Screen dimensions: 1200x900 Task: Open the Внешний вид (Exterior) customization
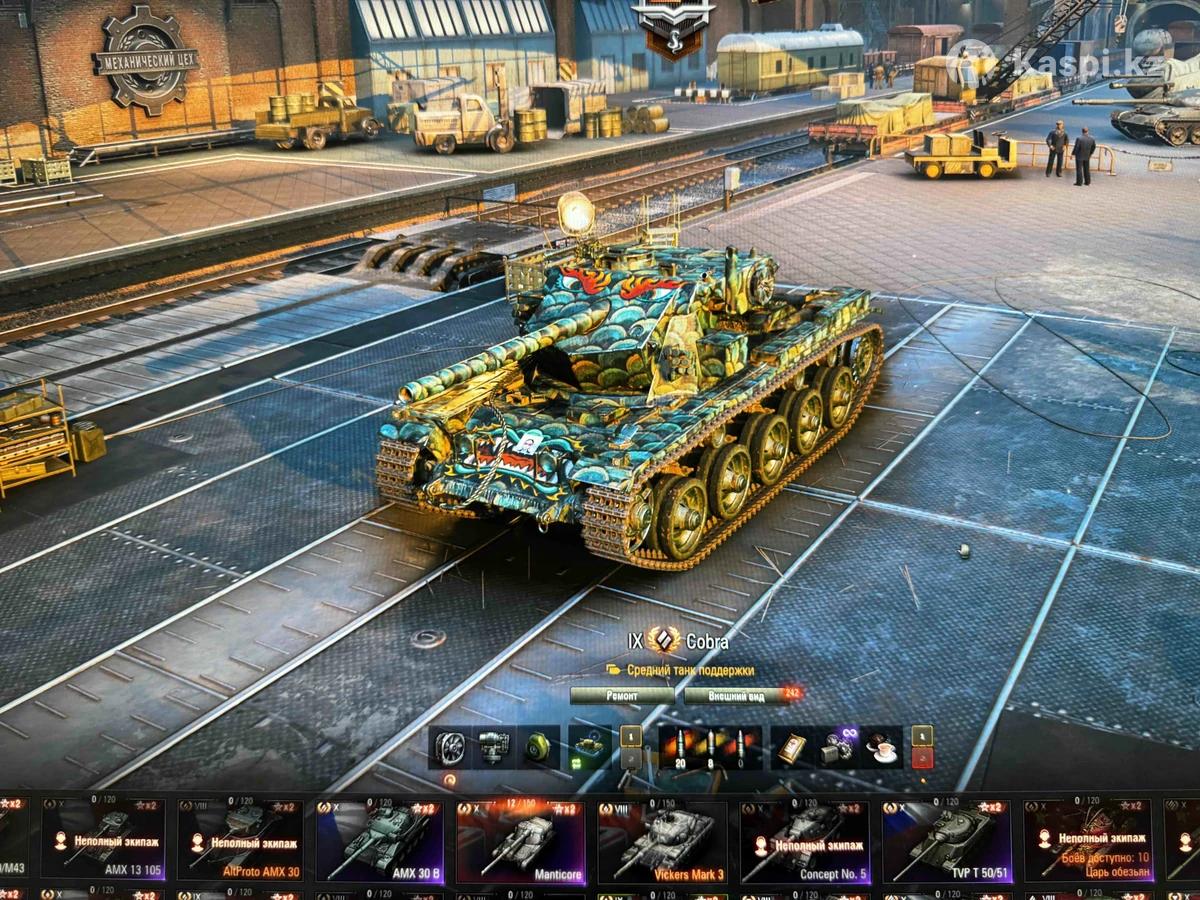[735, 696]
